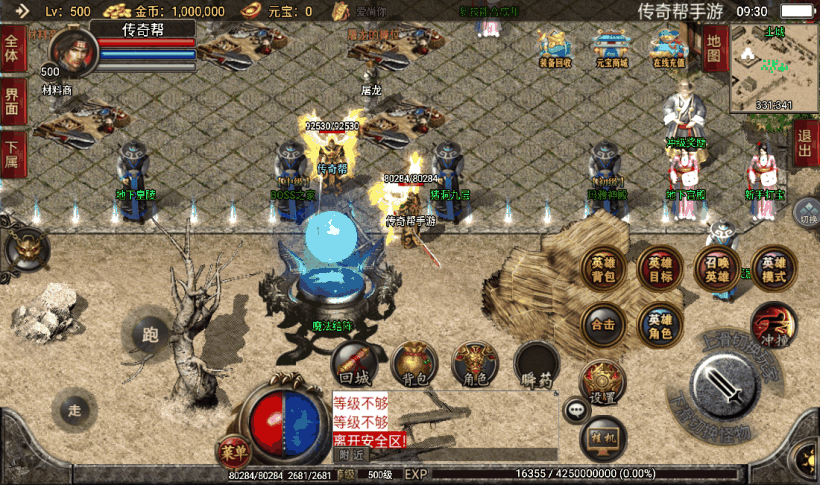Open the 角色 character sheet

click(x=475, y=364)
